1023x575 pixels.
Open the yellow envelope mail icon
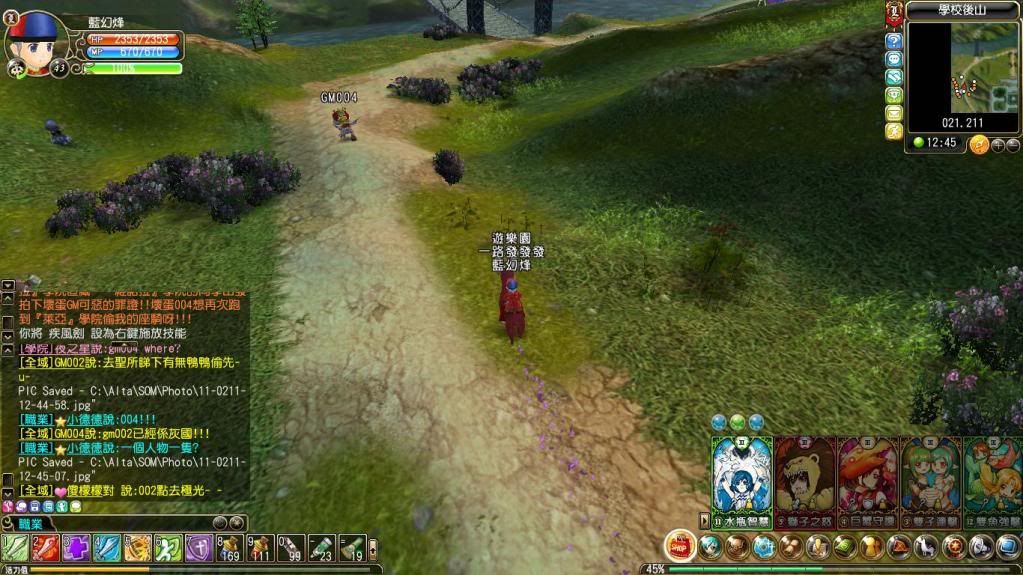point(894,113)
